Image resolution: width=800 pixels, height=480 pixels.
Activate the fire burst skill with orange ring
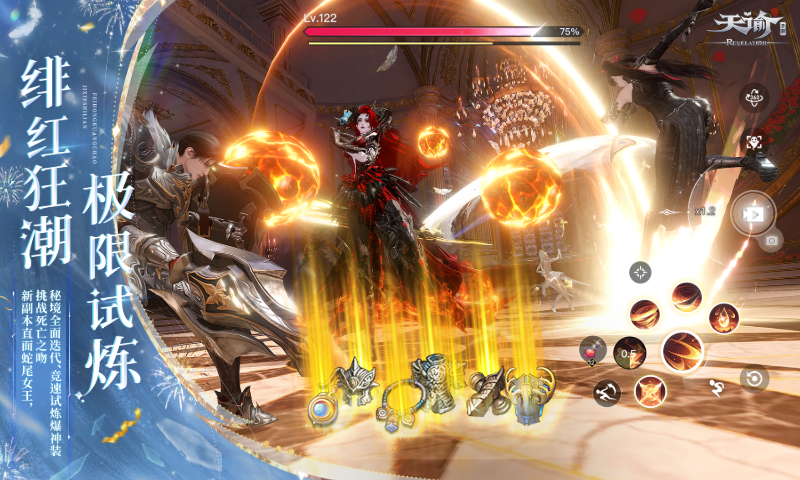pyautogui.click(x=650, y=390)
